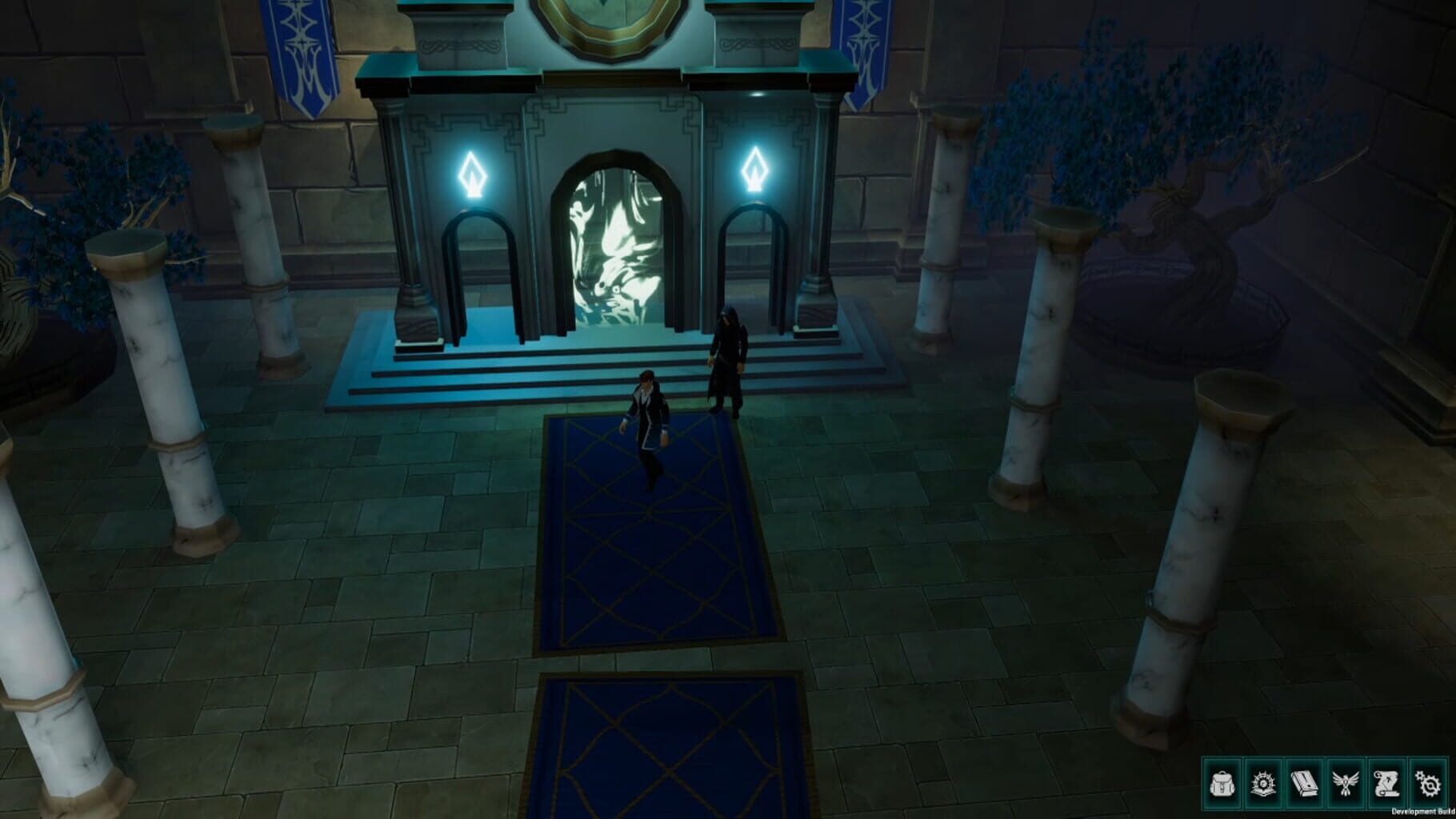Click the glowing portal doorway
The image size is (1456, 819).
pyautogui.click(x=616, y=240)
